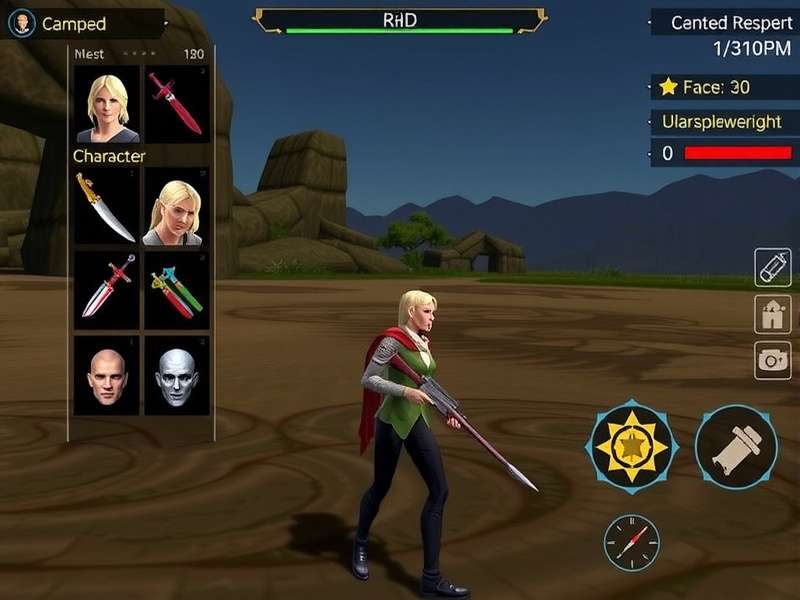Select the bald man face slot

pos(107,376)
